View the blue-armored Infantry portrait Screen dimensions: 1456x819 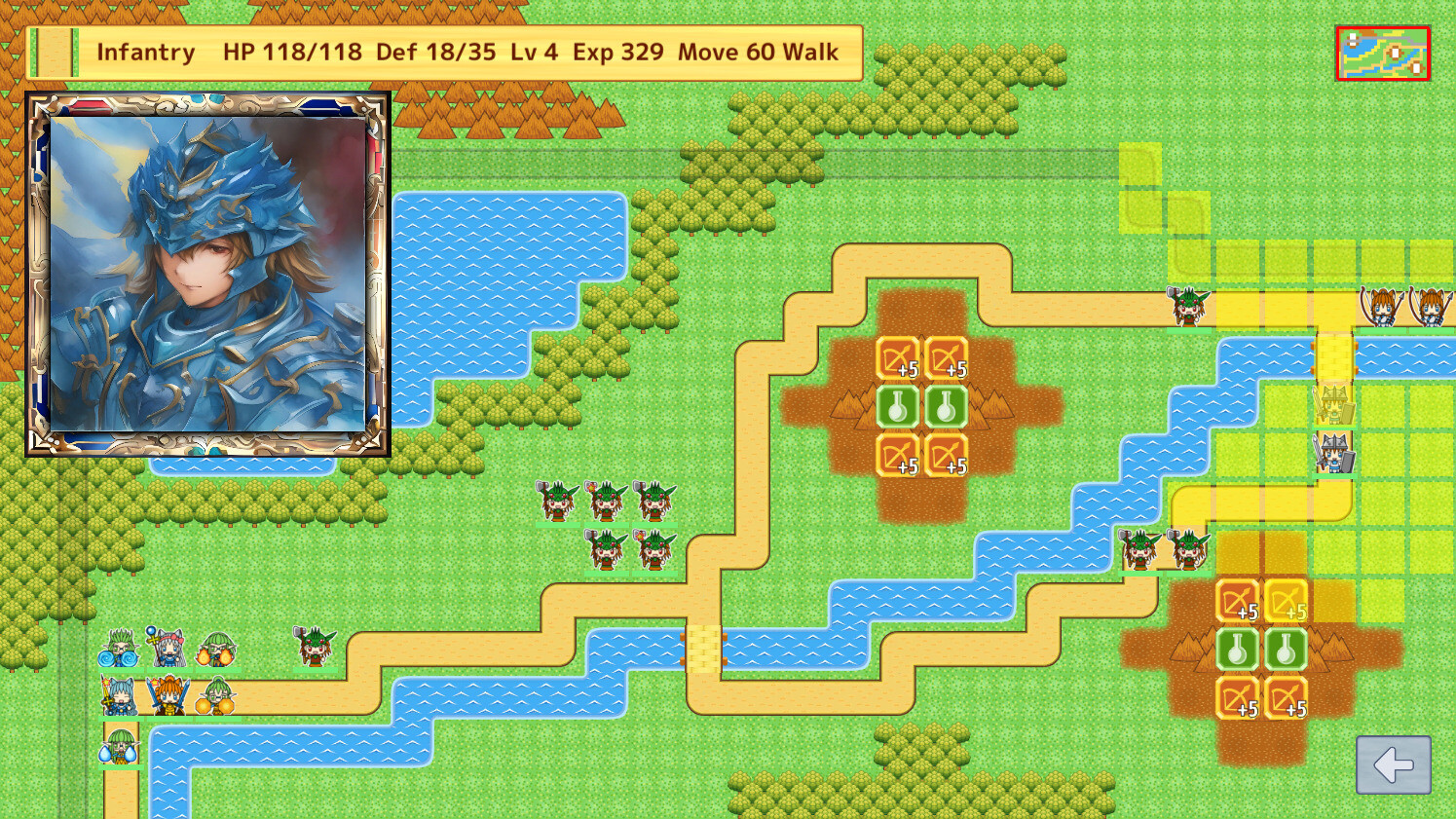207,273
